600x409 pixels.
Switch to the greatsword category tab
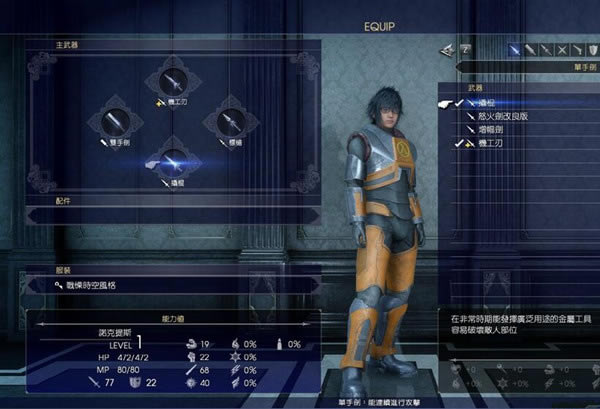pyautogui.click(x=532, y=48)
